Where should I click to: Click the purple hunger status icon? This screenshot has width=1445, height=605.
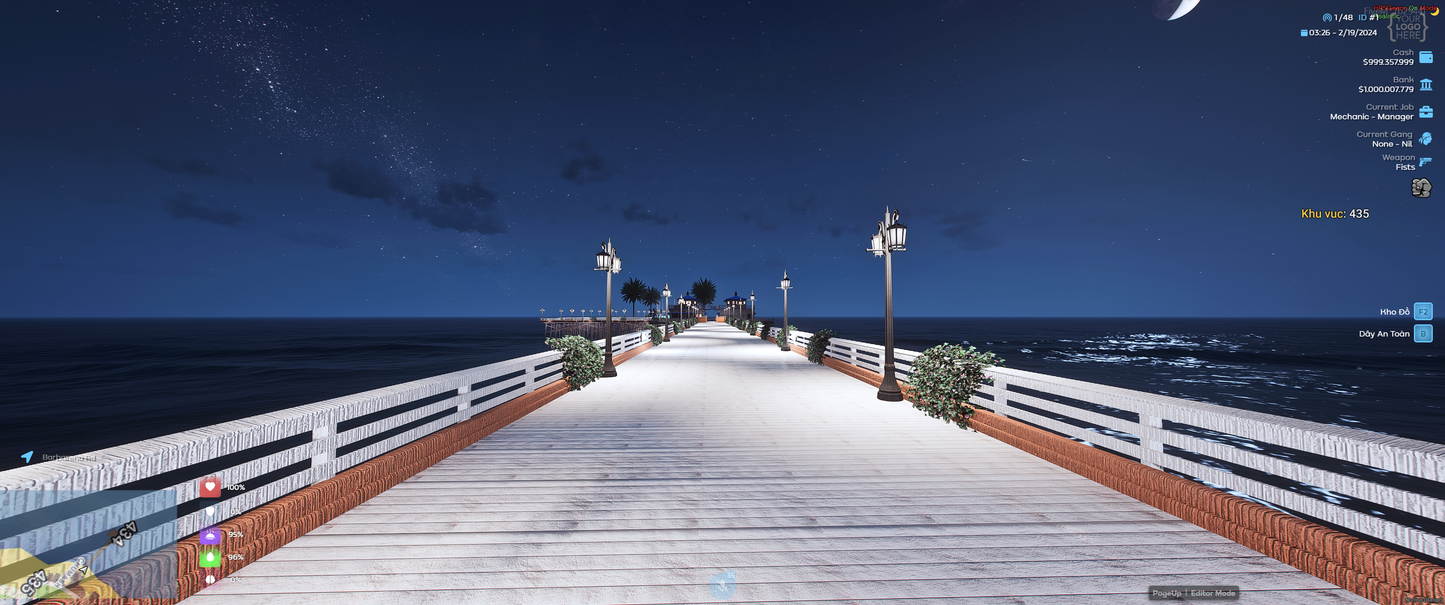(210, 535)
